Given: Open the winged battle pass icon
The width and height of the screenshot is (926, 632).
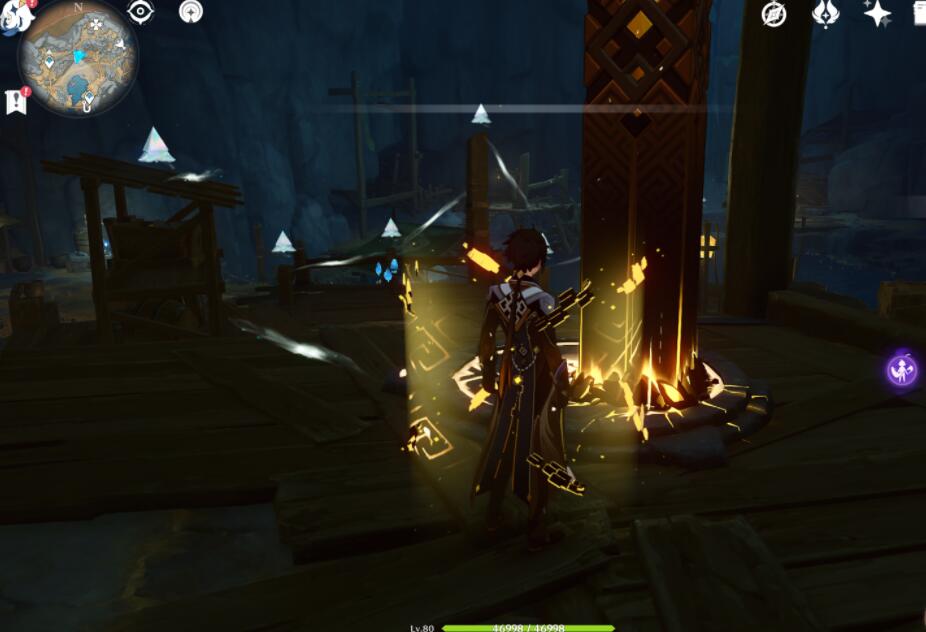Looking at the screenshot, I should 825,14.
